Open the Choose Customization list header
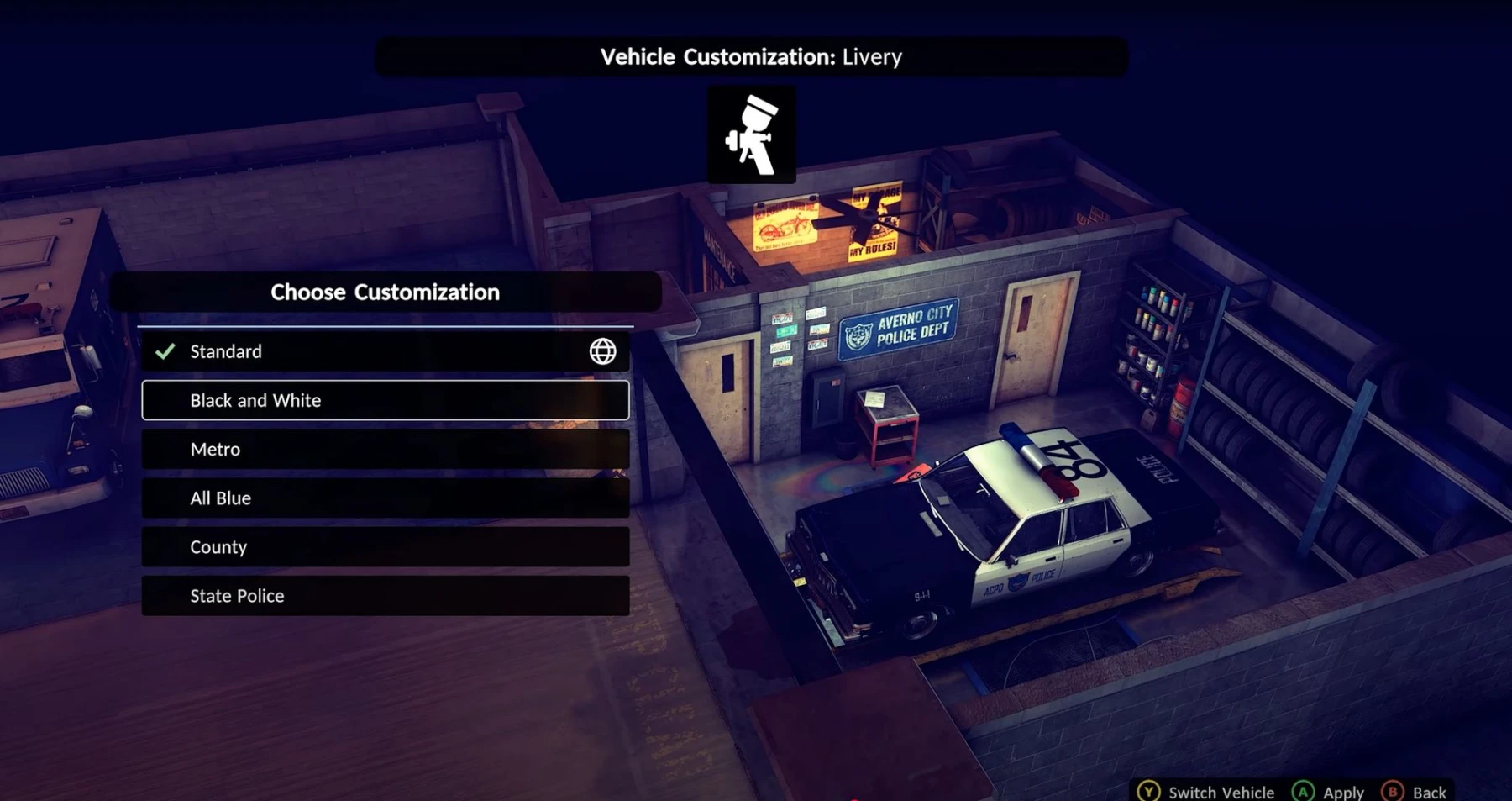 [x=385, y=292]
